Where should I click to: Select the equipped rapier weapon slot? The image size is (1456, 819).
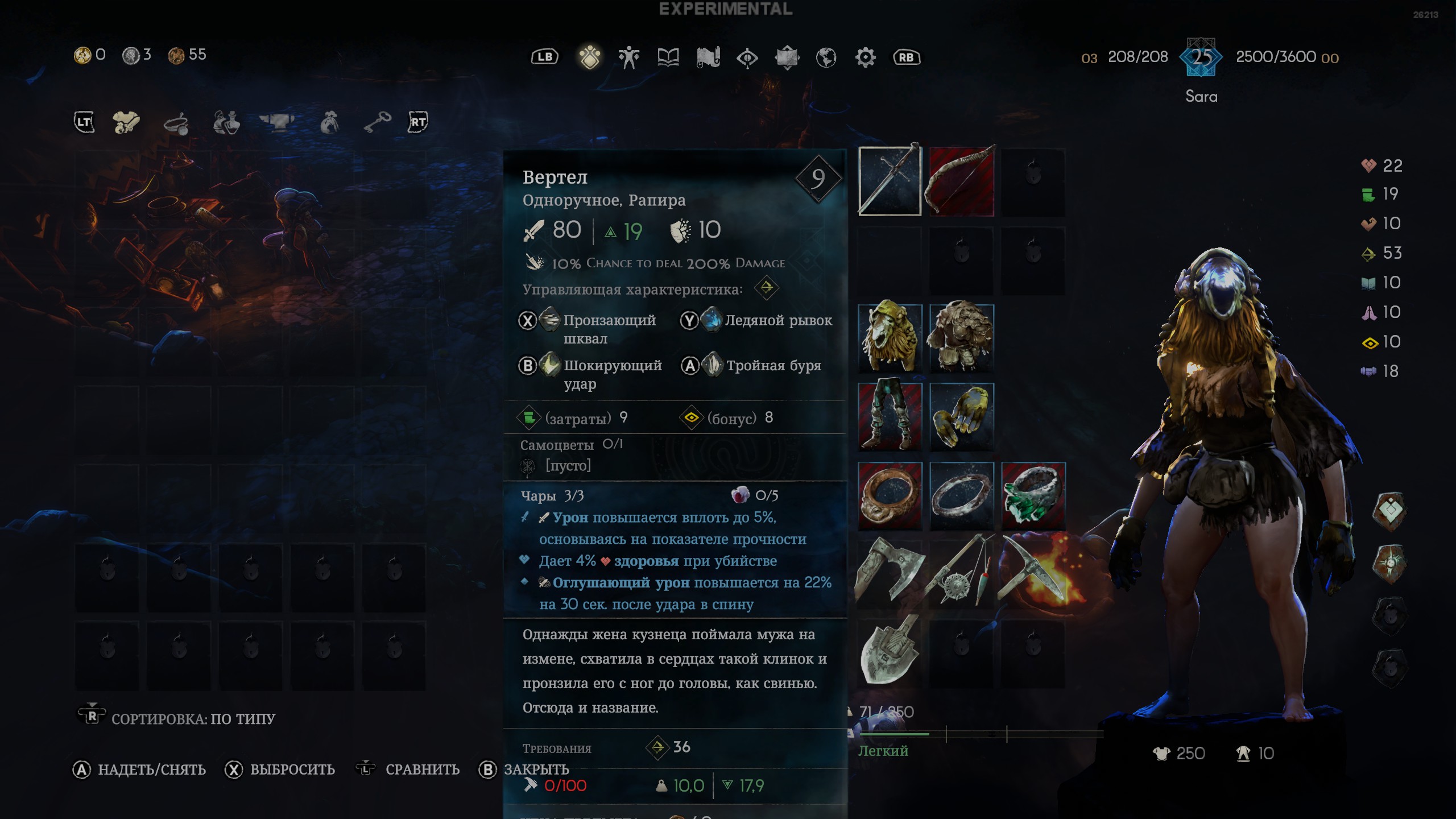890,181
